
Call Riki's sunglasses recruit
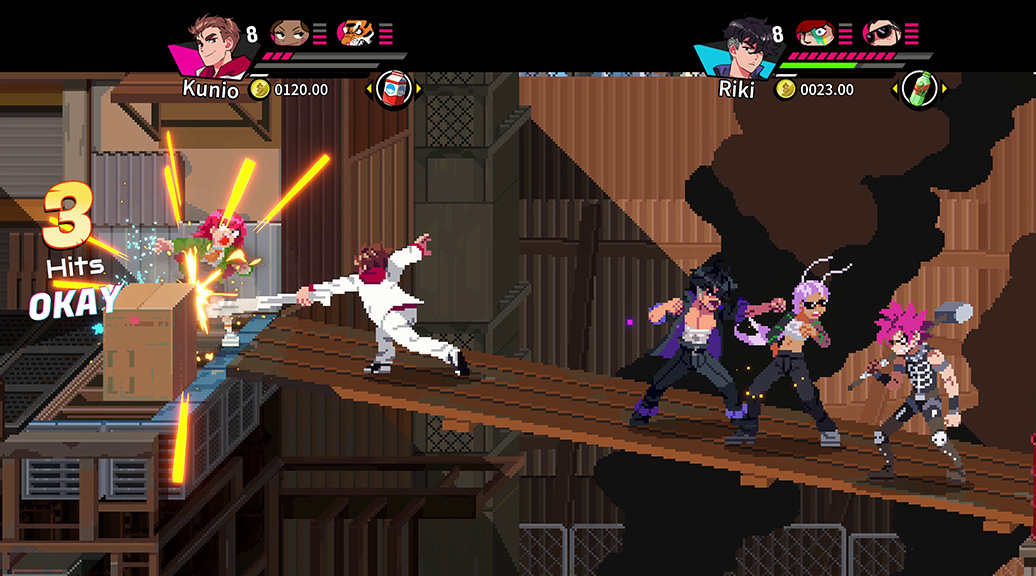[x=880, y=34]
